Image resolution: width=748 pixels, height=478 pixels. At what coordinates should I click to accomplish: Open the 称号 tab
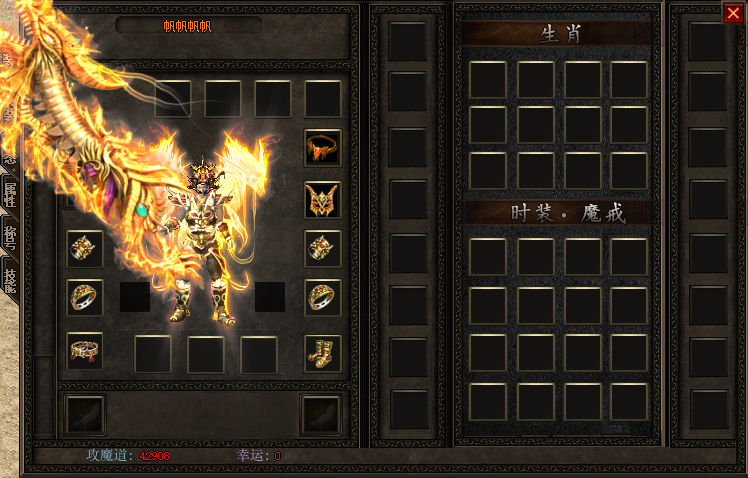click(10, 238)
